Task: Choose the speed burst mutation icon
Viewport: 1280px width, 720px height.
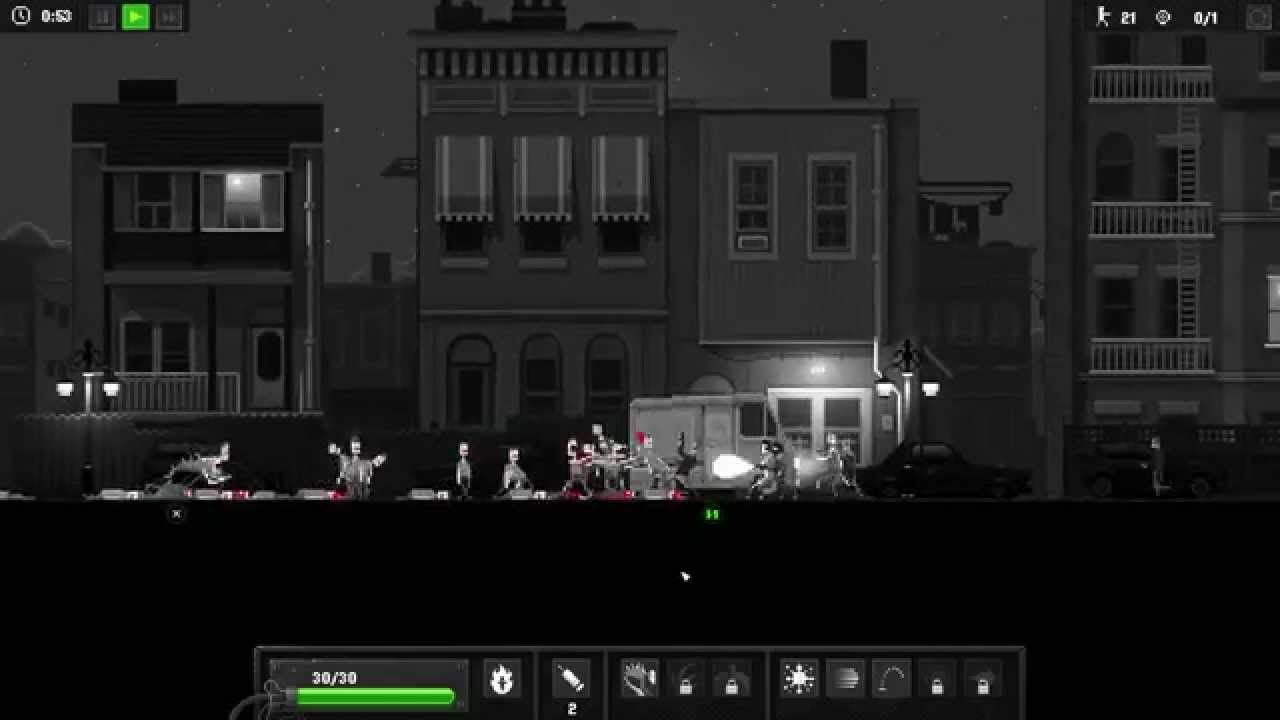Action: pyautogui.click(x=846, y=678)
